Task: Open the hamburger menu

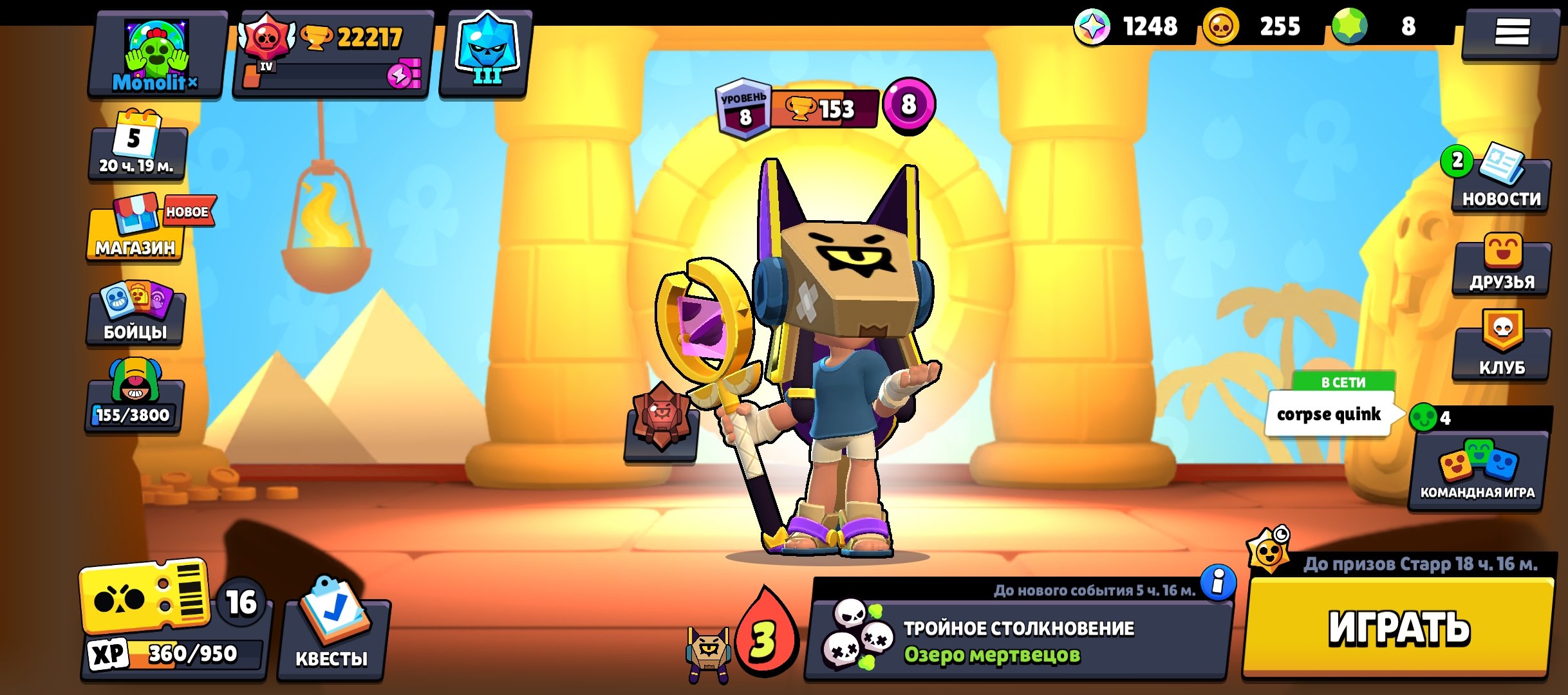Action: tap(1511, 32)
